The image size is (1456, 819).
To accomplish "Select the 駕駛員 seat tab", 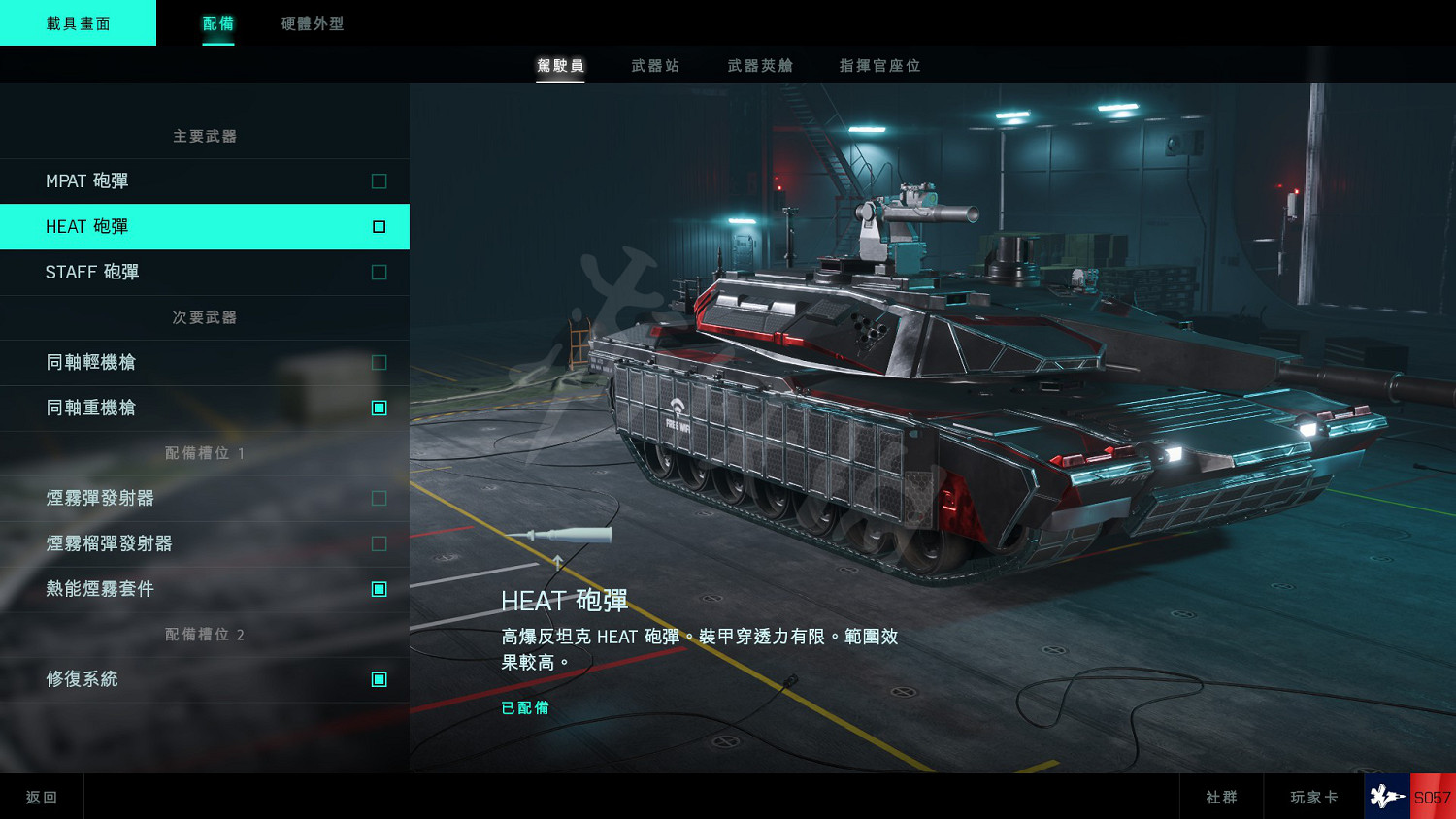I will pos(561,65).
